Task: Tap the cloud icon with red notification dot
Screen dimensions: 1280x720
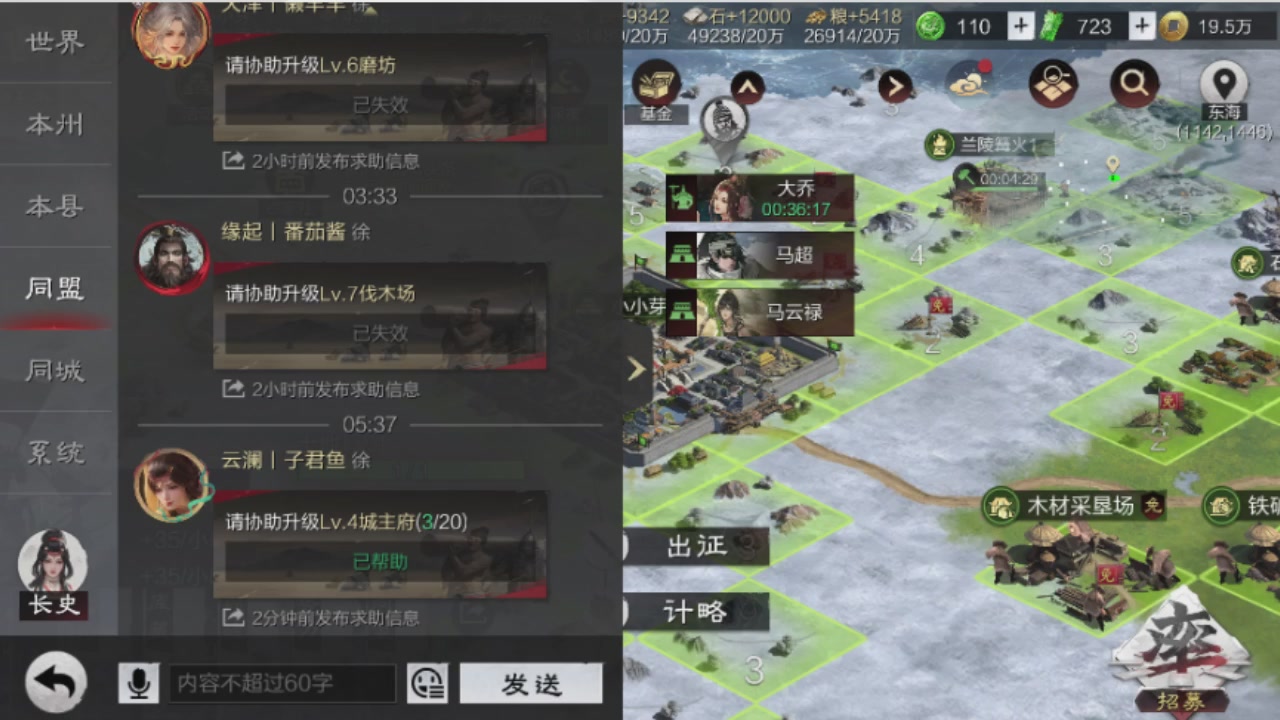Action: tap(966, 85)
